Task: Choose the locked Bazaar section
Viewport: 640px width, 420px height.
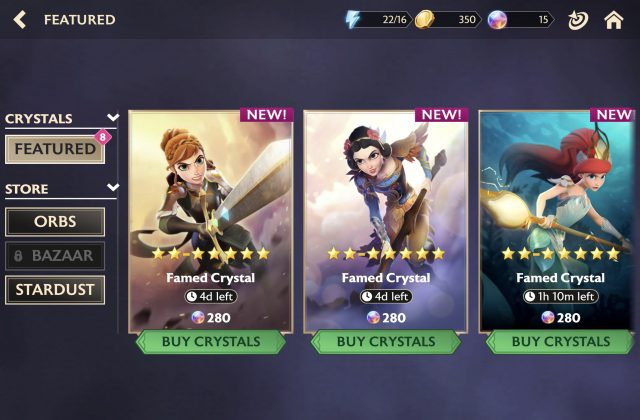Action: [x=55, y=255]
